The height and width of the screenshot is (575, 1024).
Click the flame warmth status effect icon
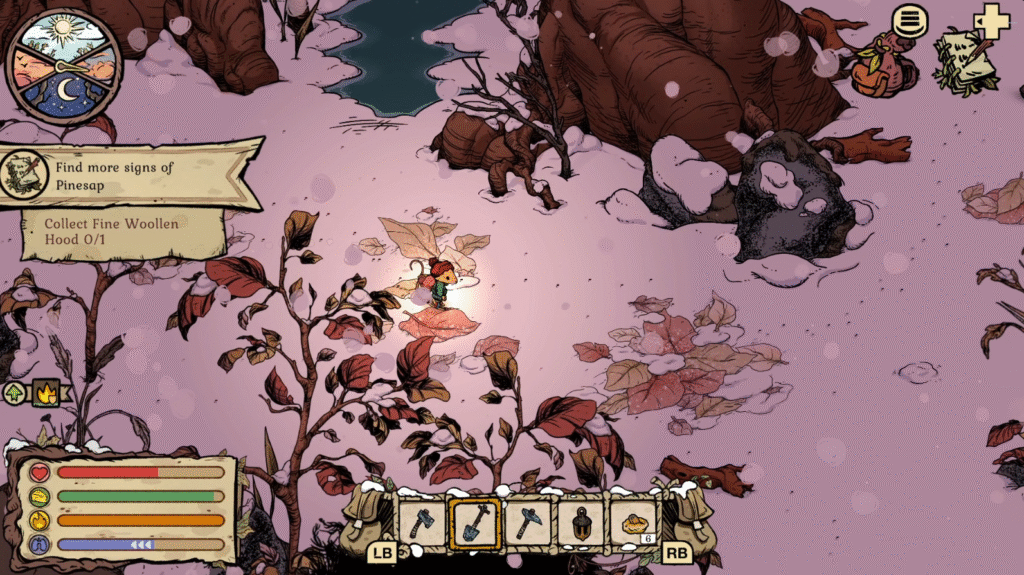click(44, 392)
